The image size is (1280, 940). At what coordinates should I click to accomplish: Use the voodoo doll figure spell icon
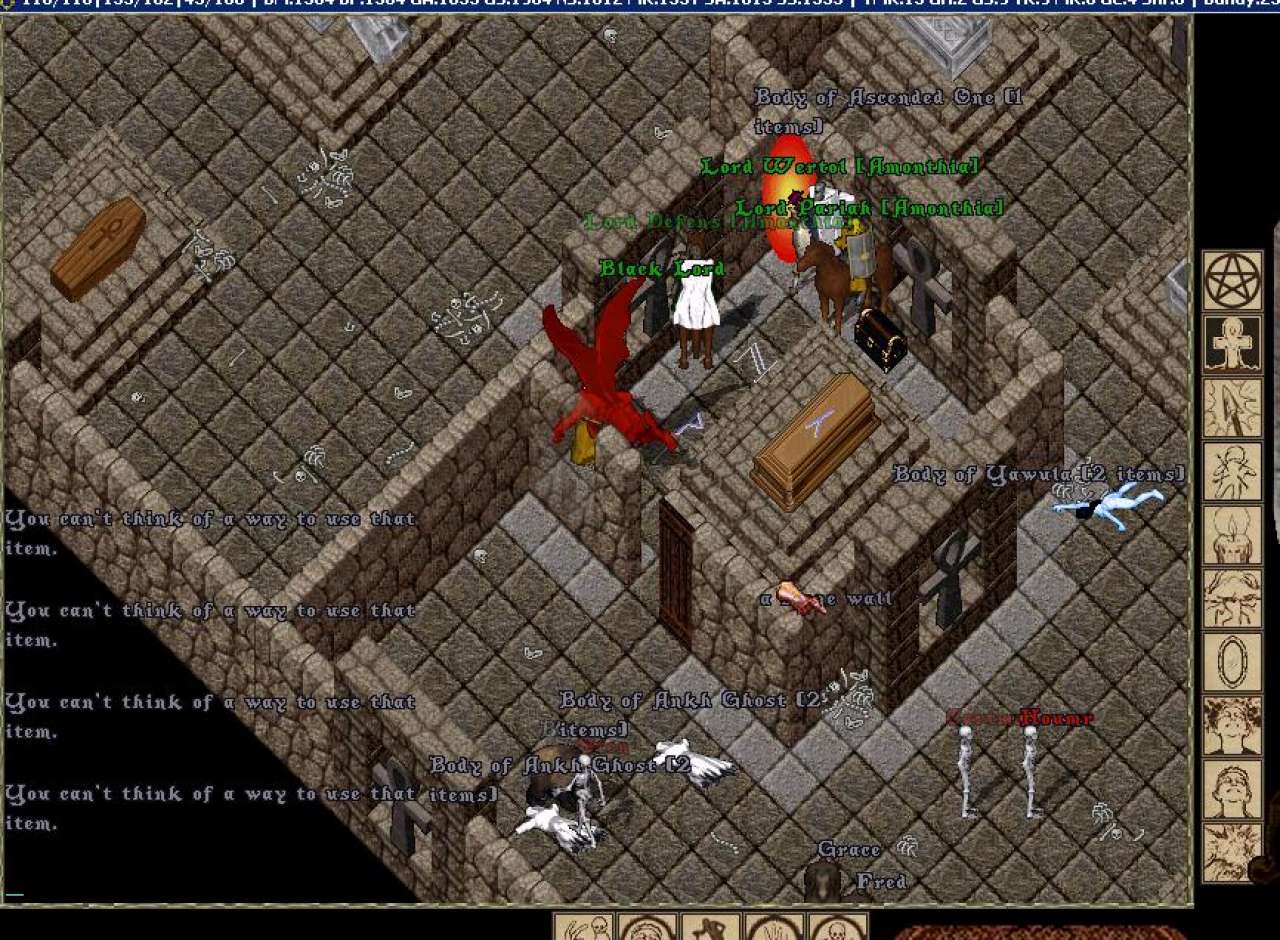(1232, 471)
